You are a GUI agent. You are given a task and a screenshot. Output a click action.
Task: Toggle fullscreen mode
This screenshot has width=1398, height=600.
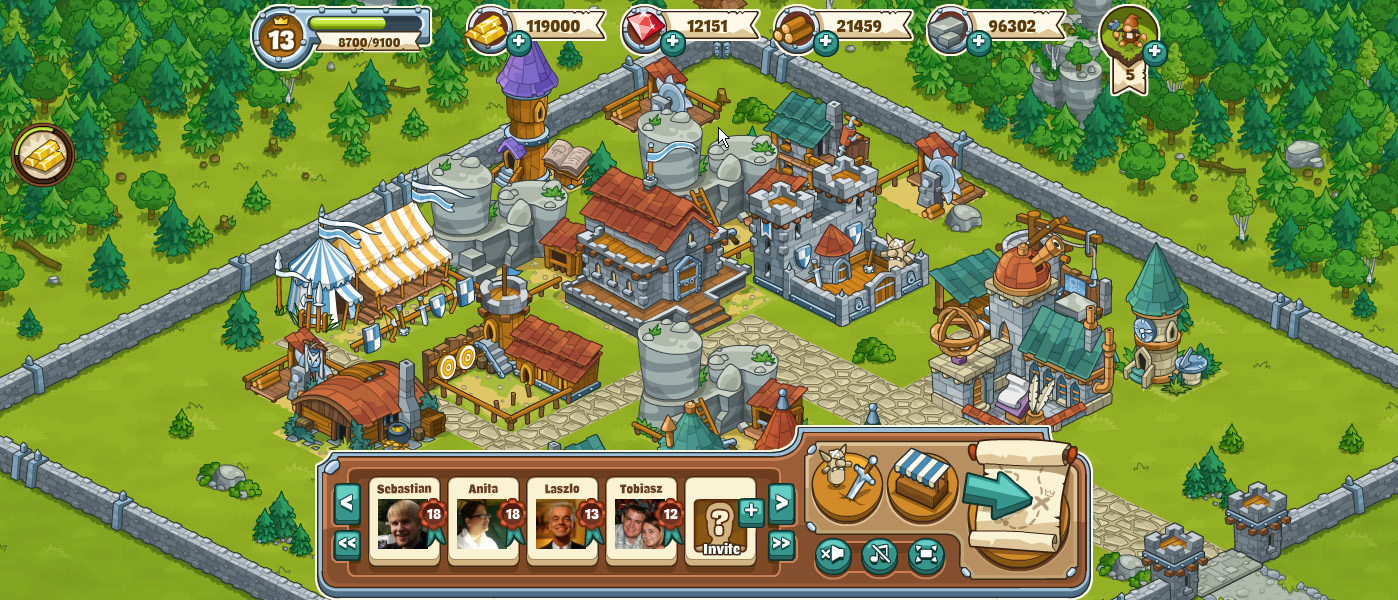click(x=926, y=555)
